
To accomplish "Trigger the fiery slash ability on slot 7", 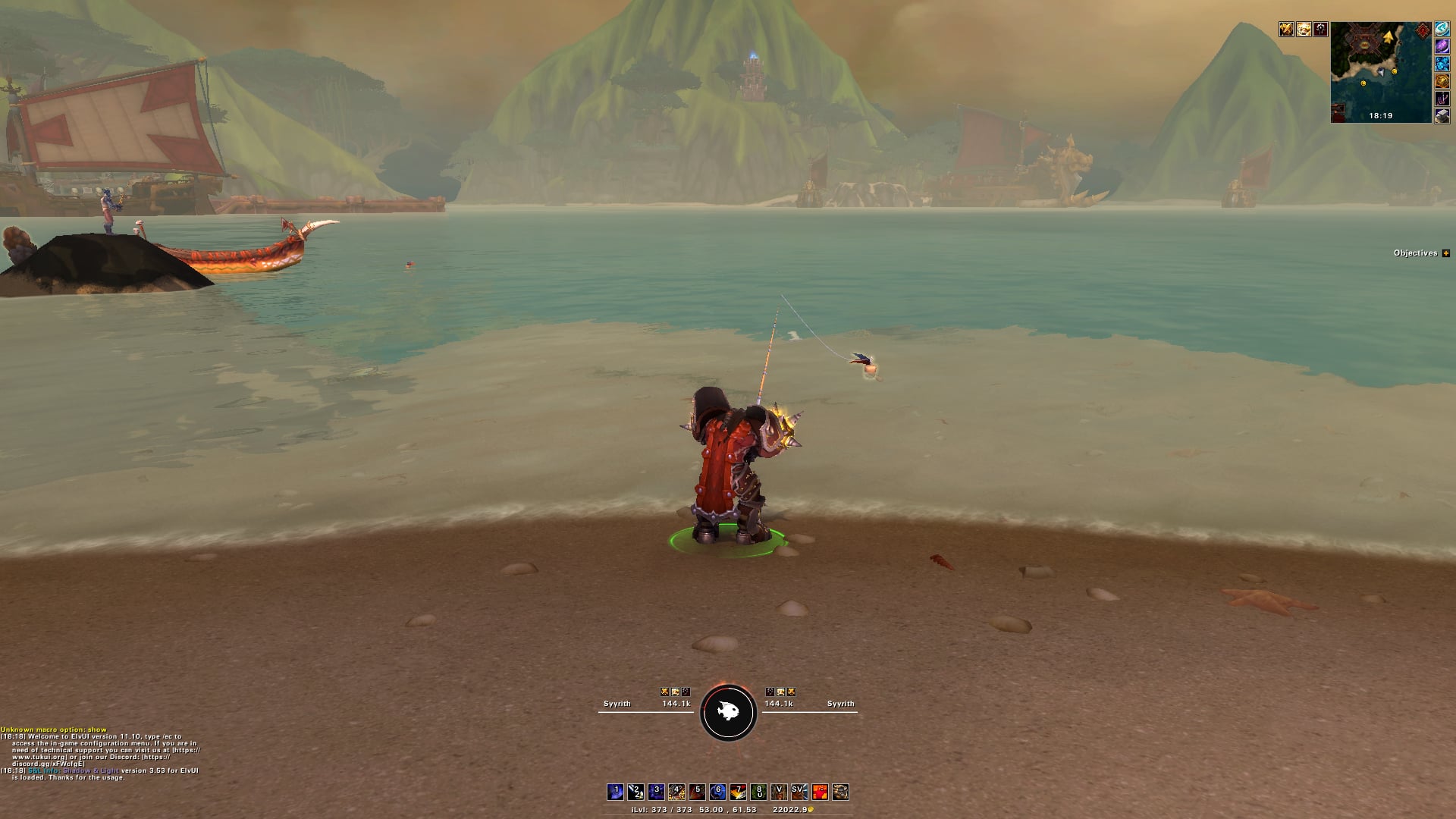I will point(738,792).
